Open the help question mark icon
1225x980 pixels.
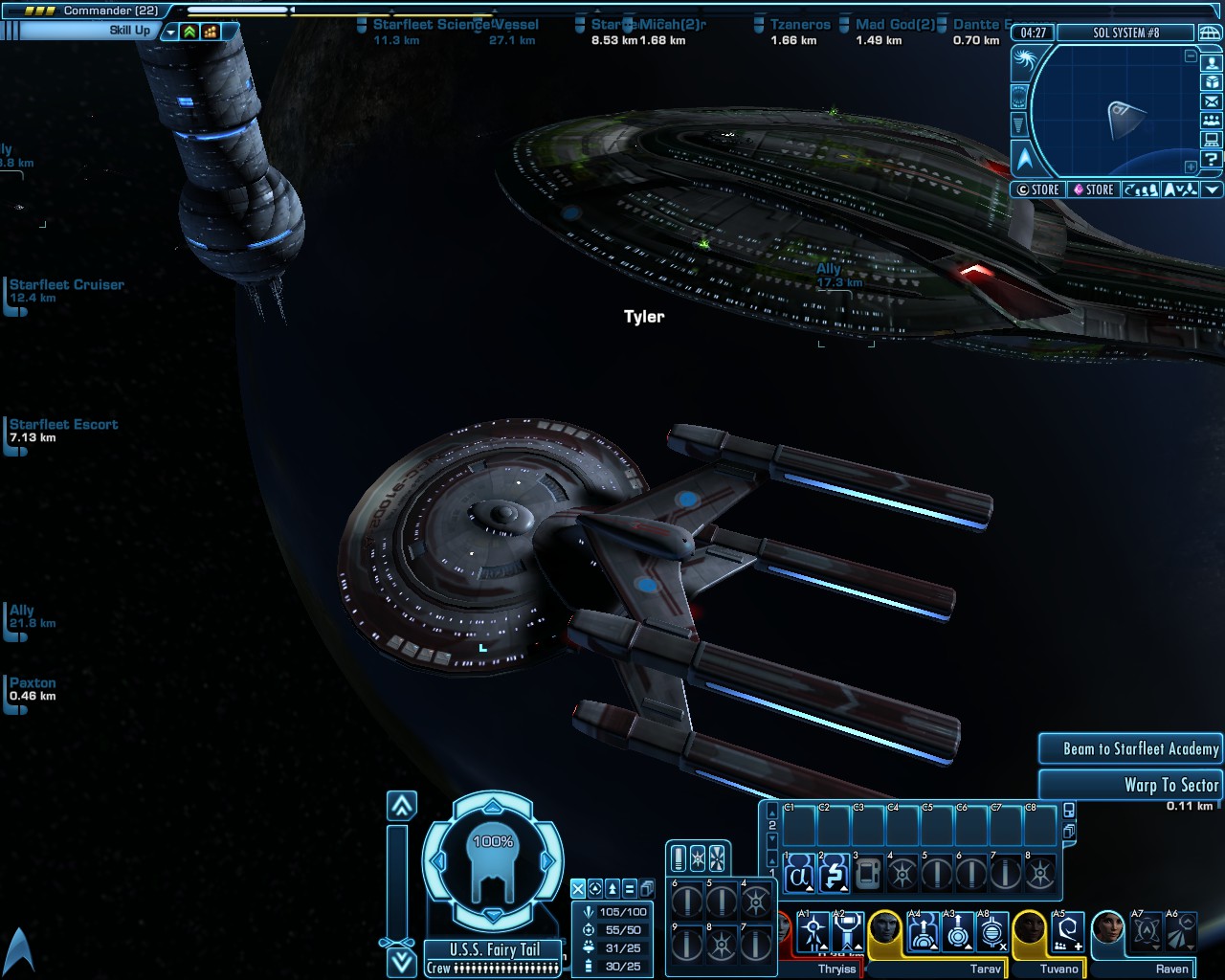tap(1212, 159)
